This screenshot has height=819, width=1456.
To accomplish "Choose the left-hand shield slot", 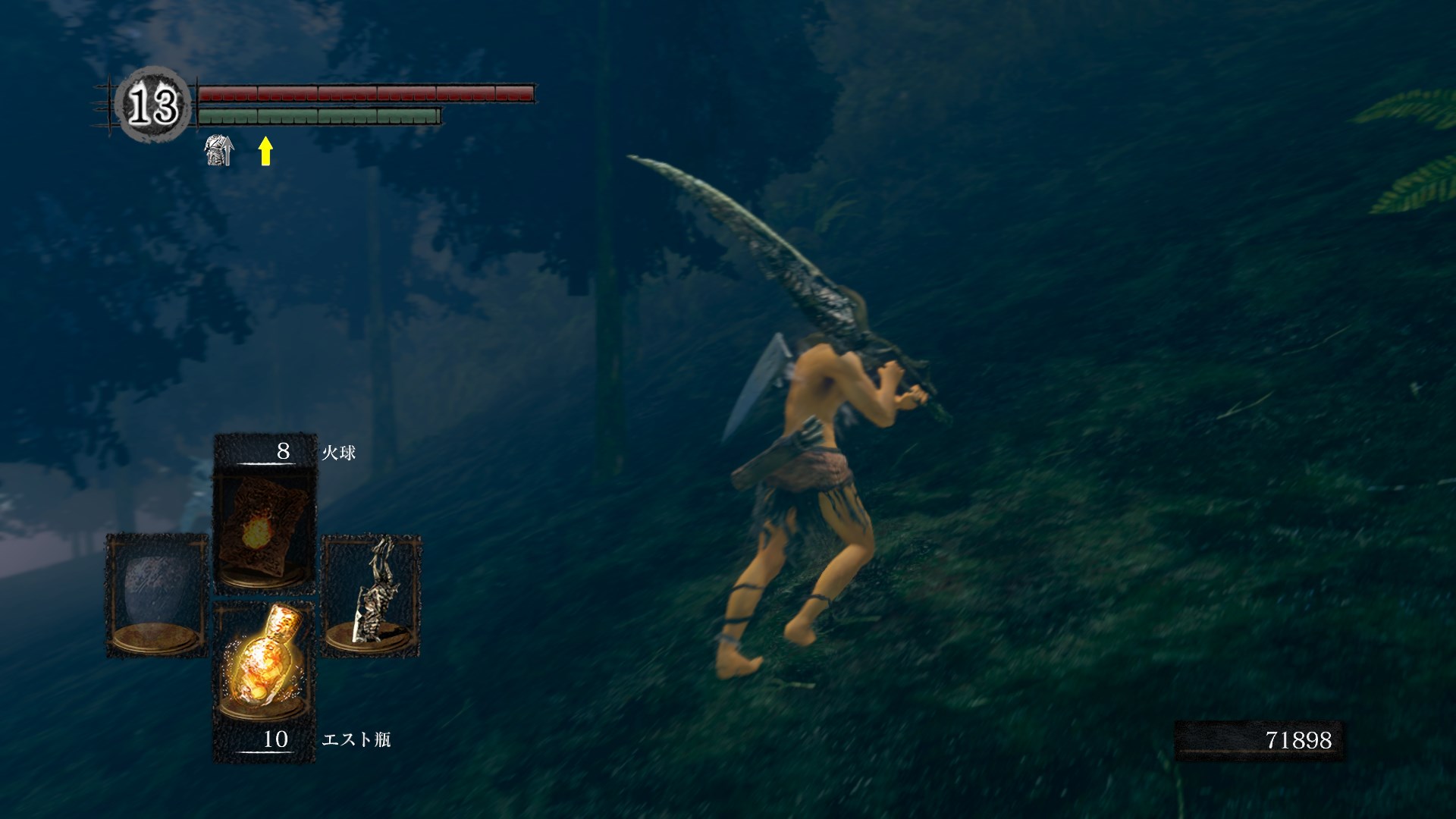I will [157, 595].
